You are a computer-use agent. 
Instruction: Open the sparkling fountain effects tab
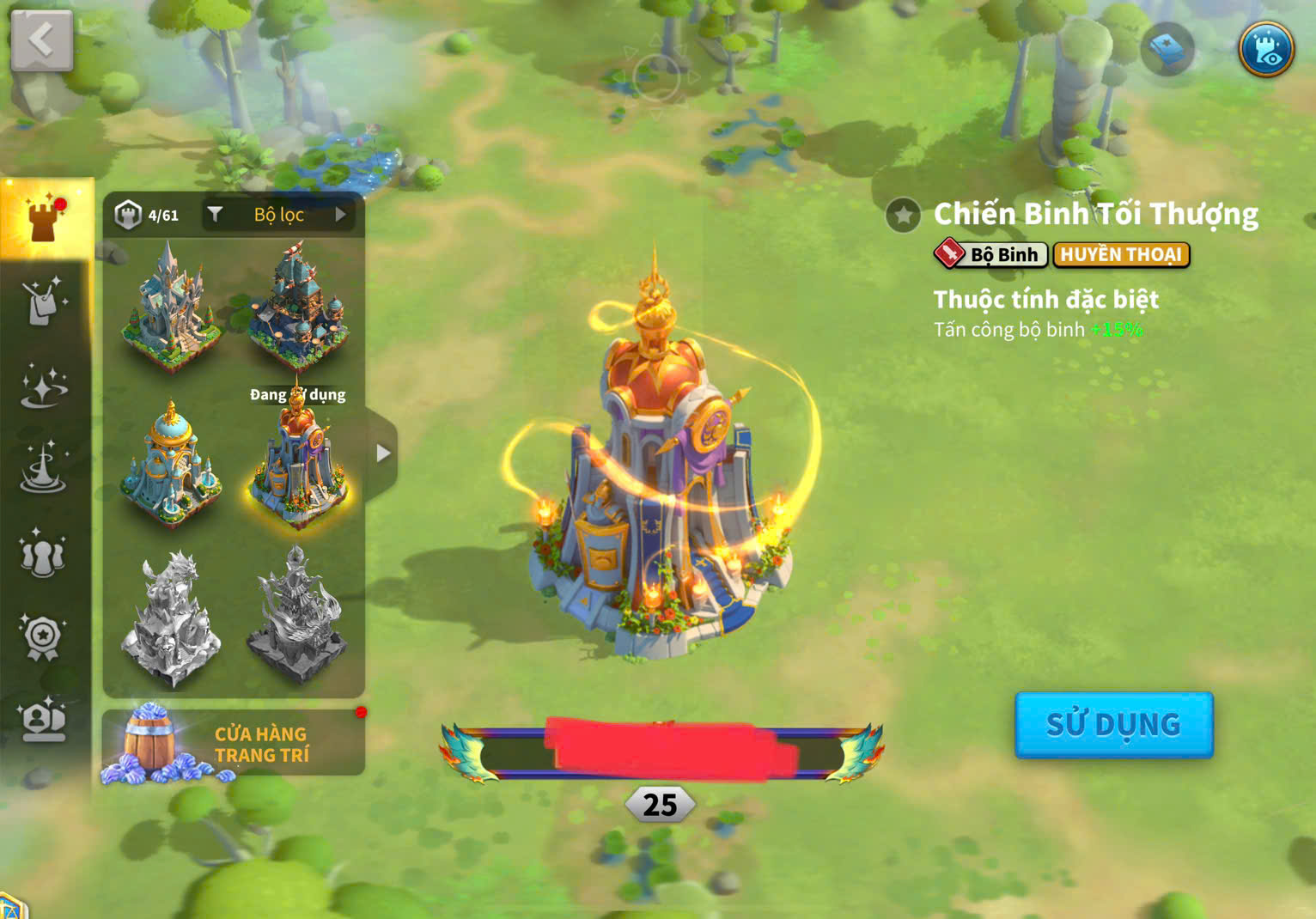(43, 470)
